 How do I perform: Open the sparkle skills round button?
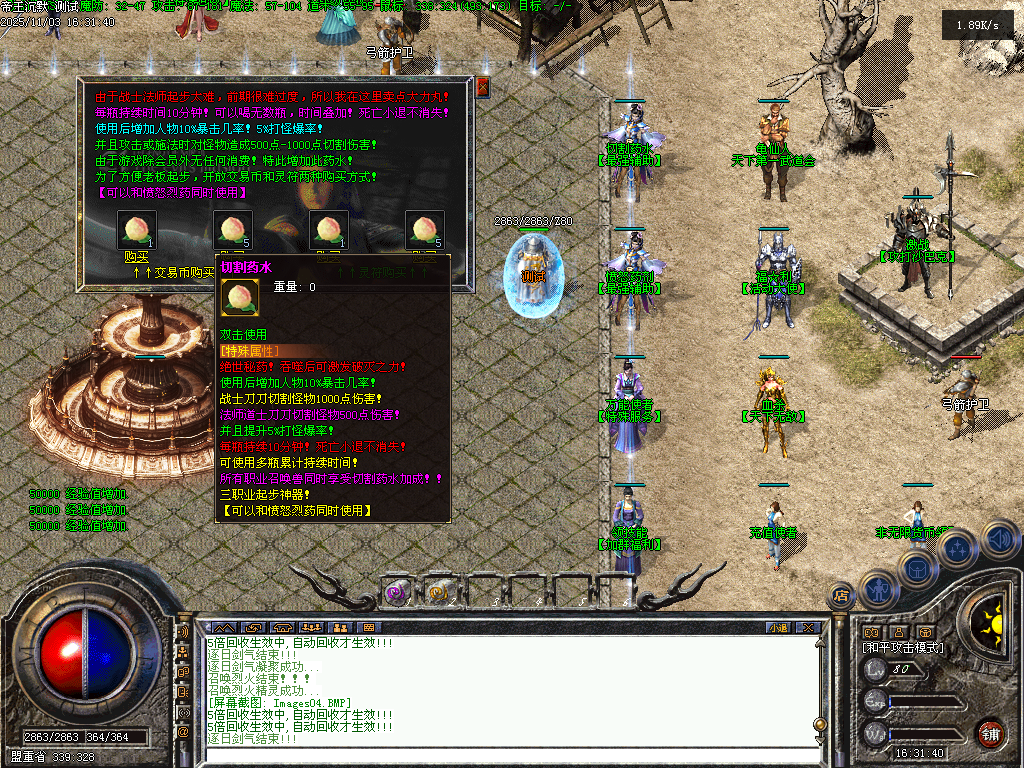pyautogui.click(x=958, y=548)
